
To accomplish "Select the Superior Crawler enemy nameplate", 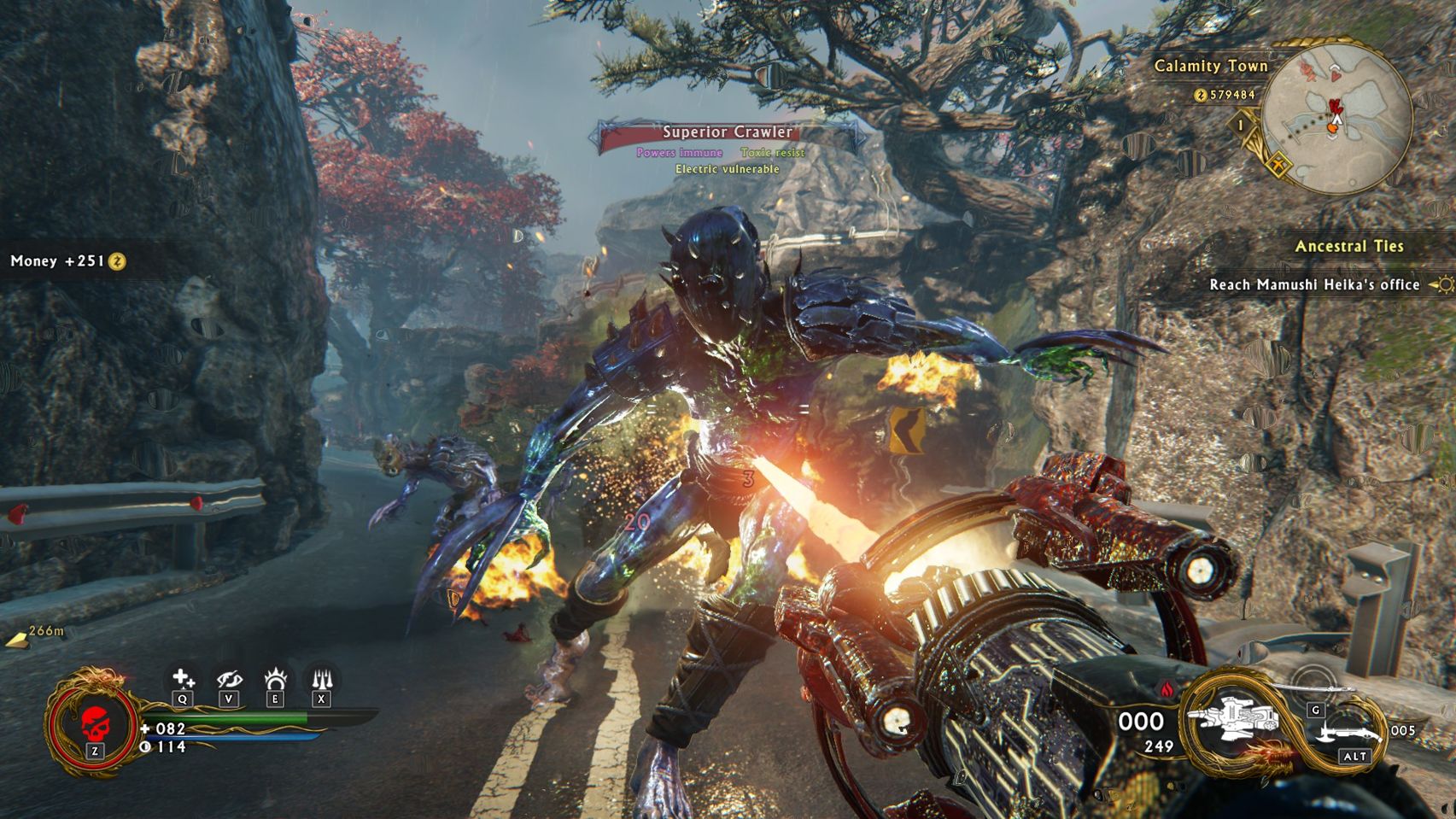I will pyautogui.click(x=728, y=132).
